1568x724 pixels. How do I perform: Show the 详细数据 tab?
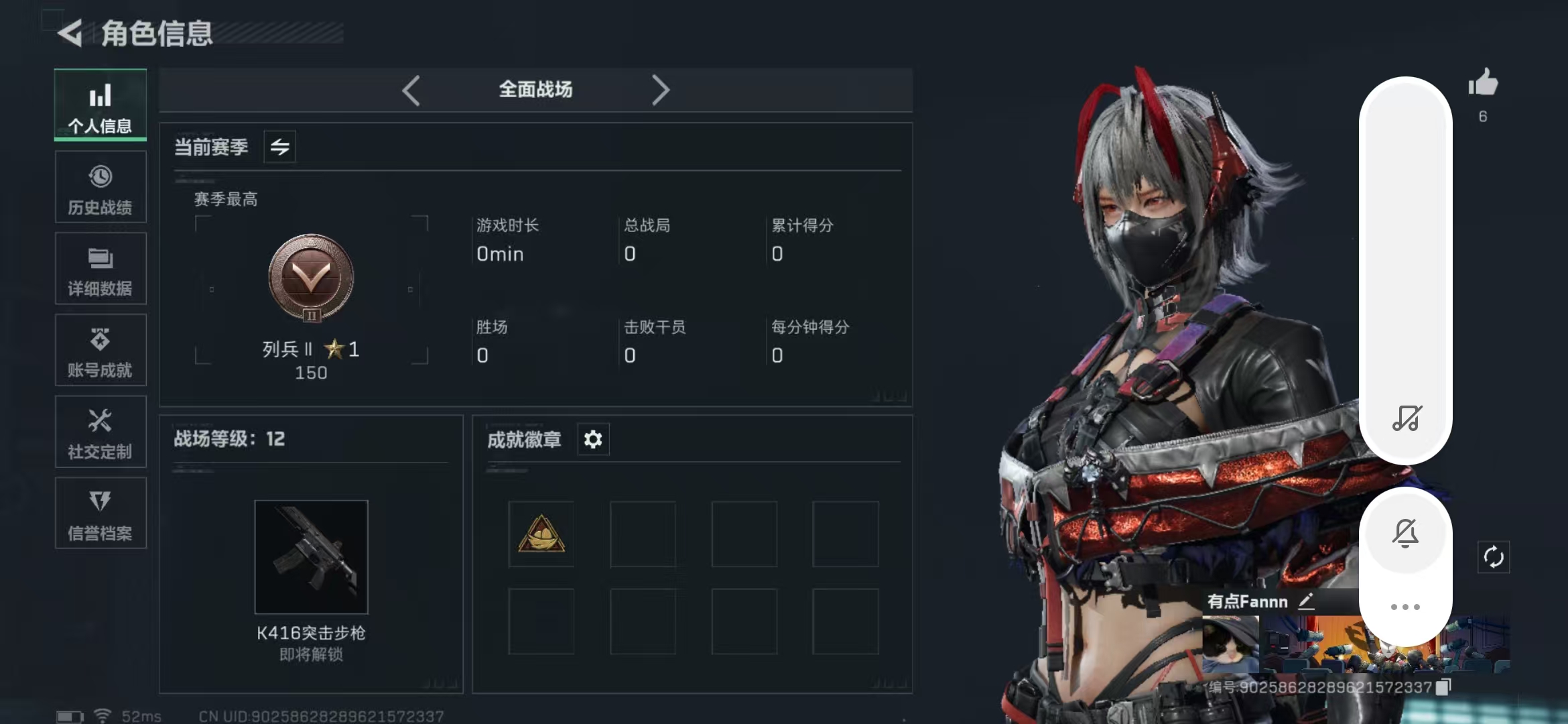pyautogui.click(x=101, y=269)
